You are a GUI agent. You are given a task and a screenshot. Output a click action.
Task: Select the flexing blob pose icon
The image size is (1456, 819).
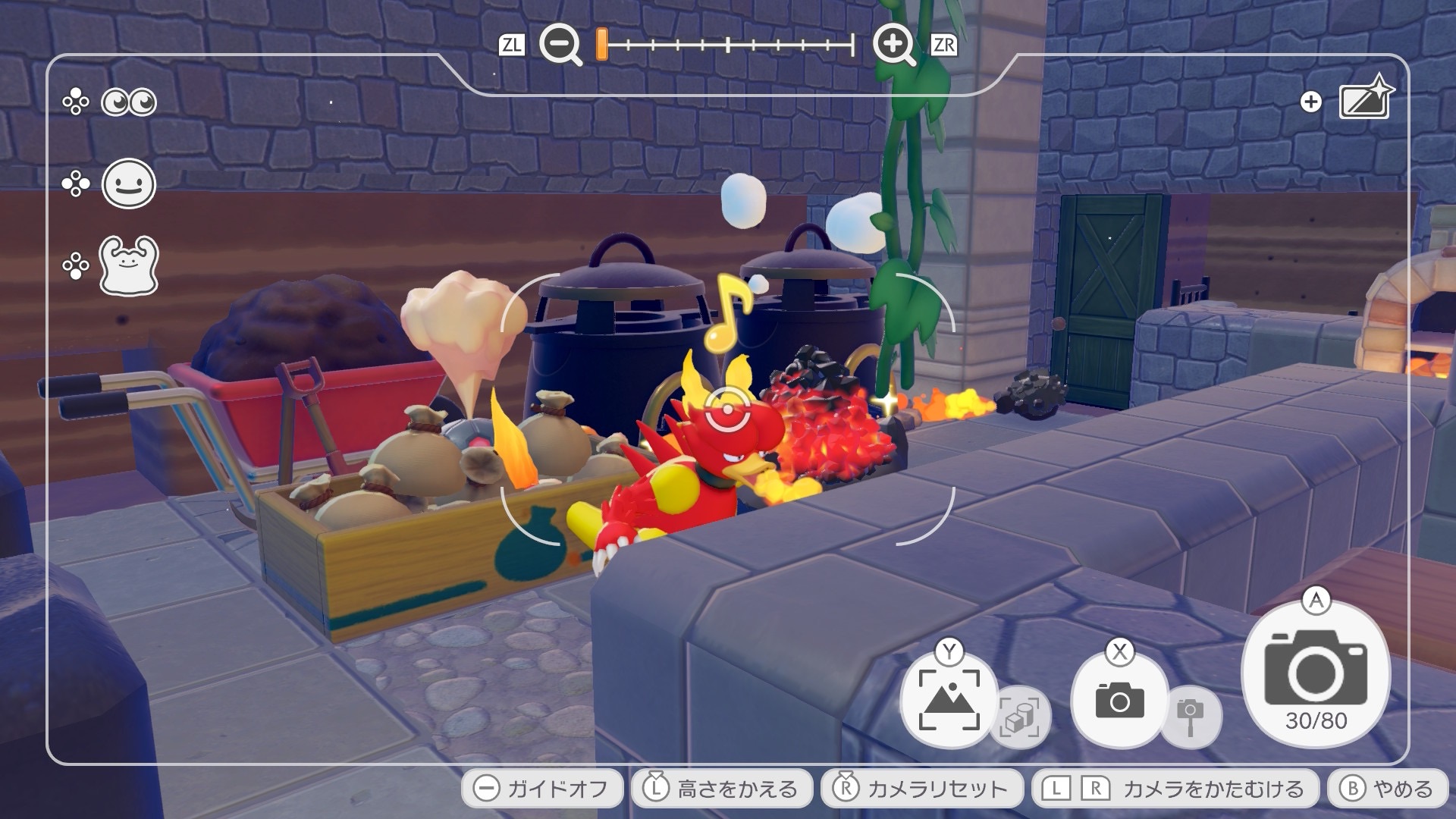pyautogui.click(x=129, y=265)
